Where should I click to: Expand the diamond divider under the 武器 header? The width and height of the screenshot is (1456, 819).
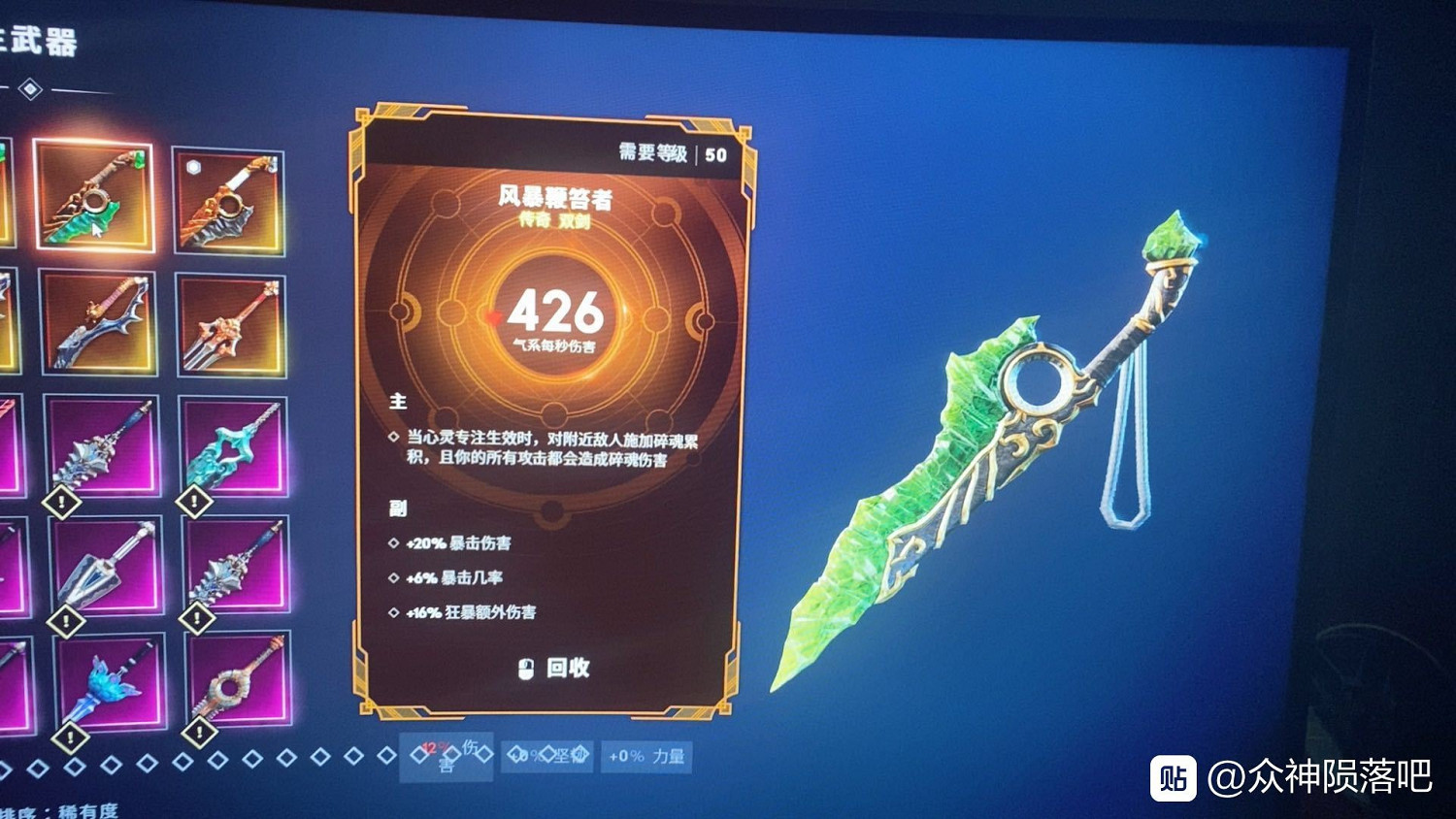tap(30, 88)
